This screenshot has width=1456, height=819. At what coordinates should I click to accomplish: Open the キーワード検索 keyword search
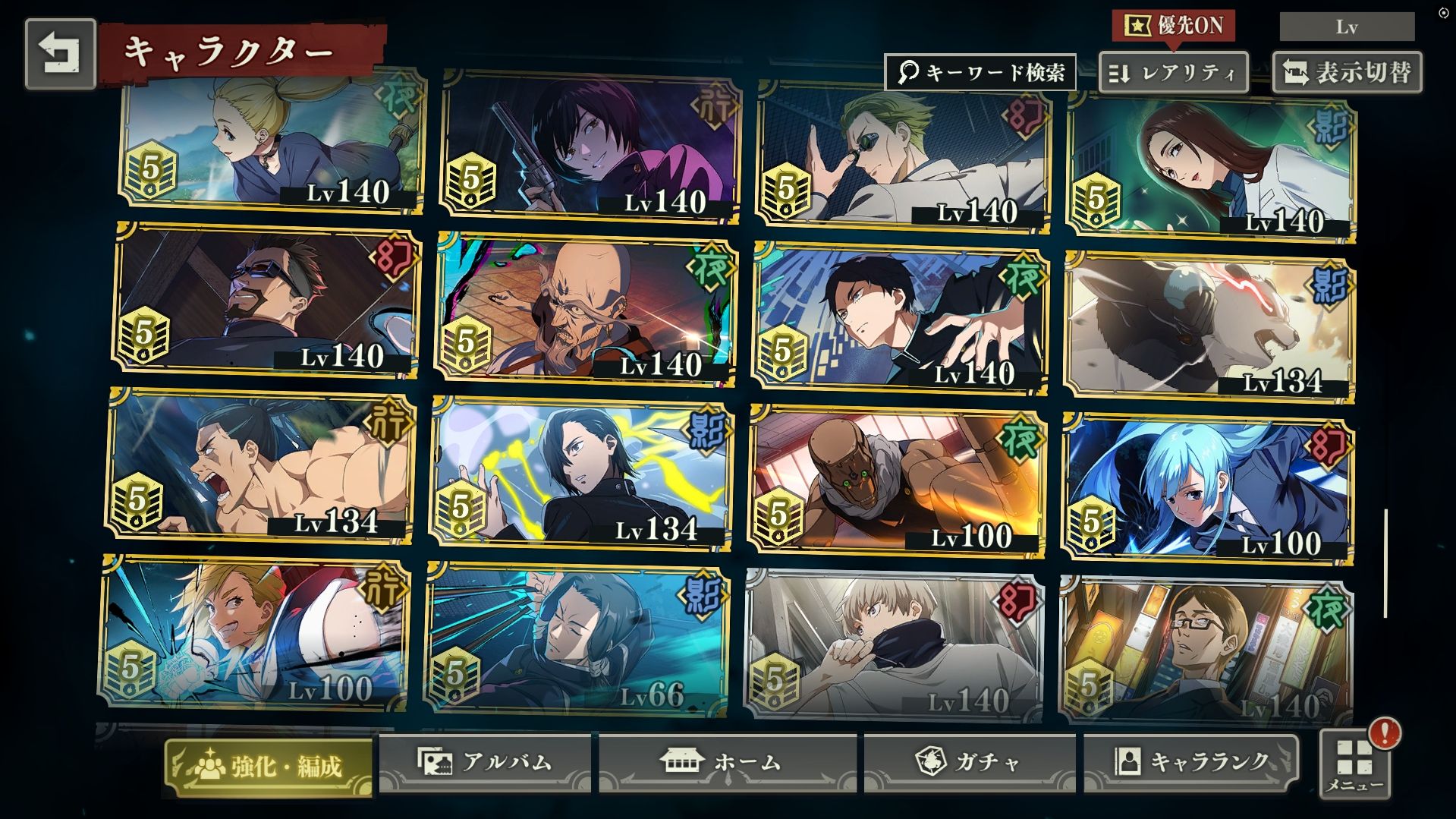(980, 73)
